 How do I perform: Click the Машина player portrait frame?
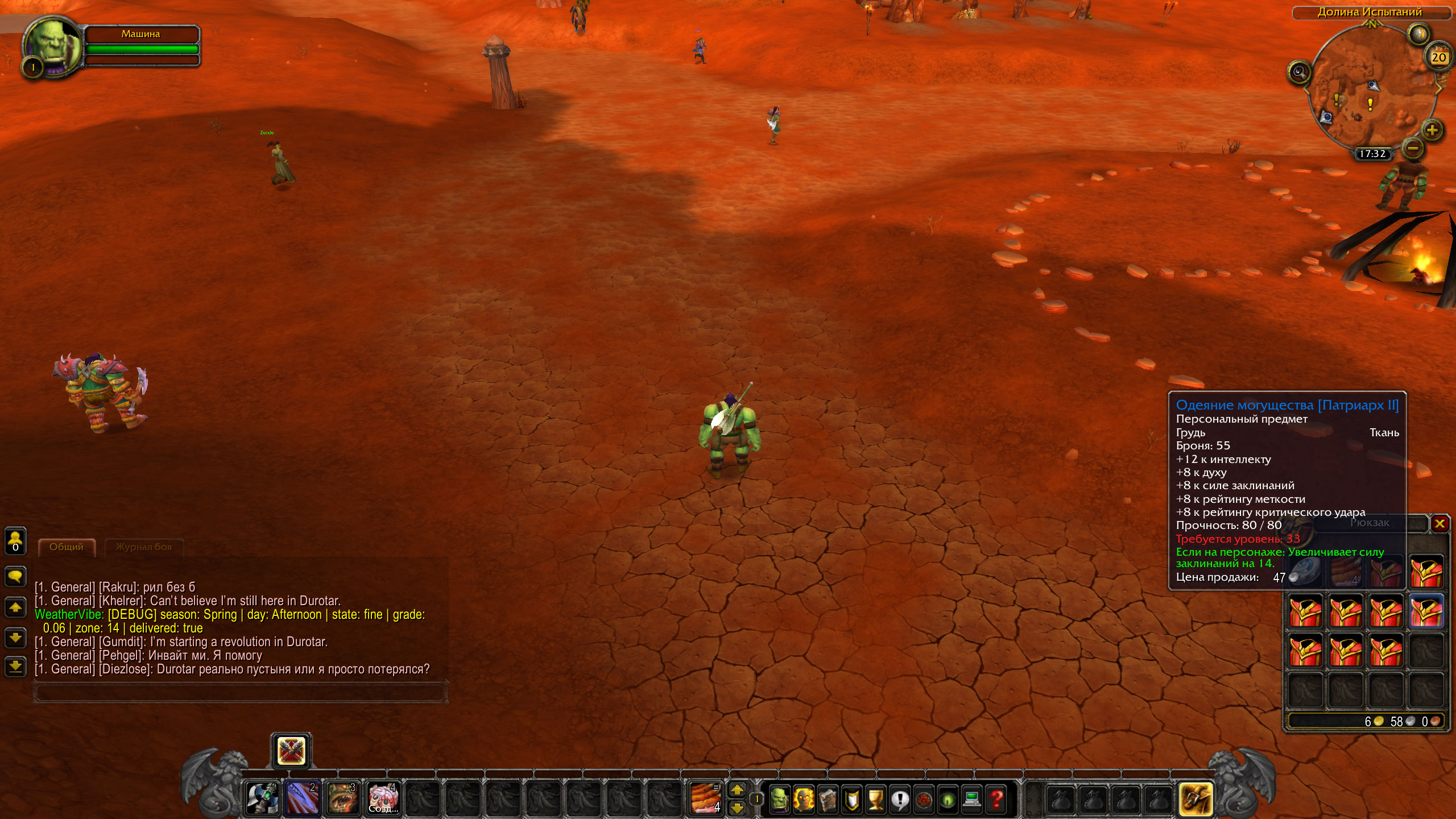52,47
